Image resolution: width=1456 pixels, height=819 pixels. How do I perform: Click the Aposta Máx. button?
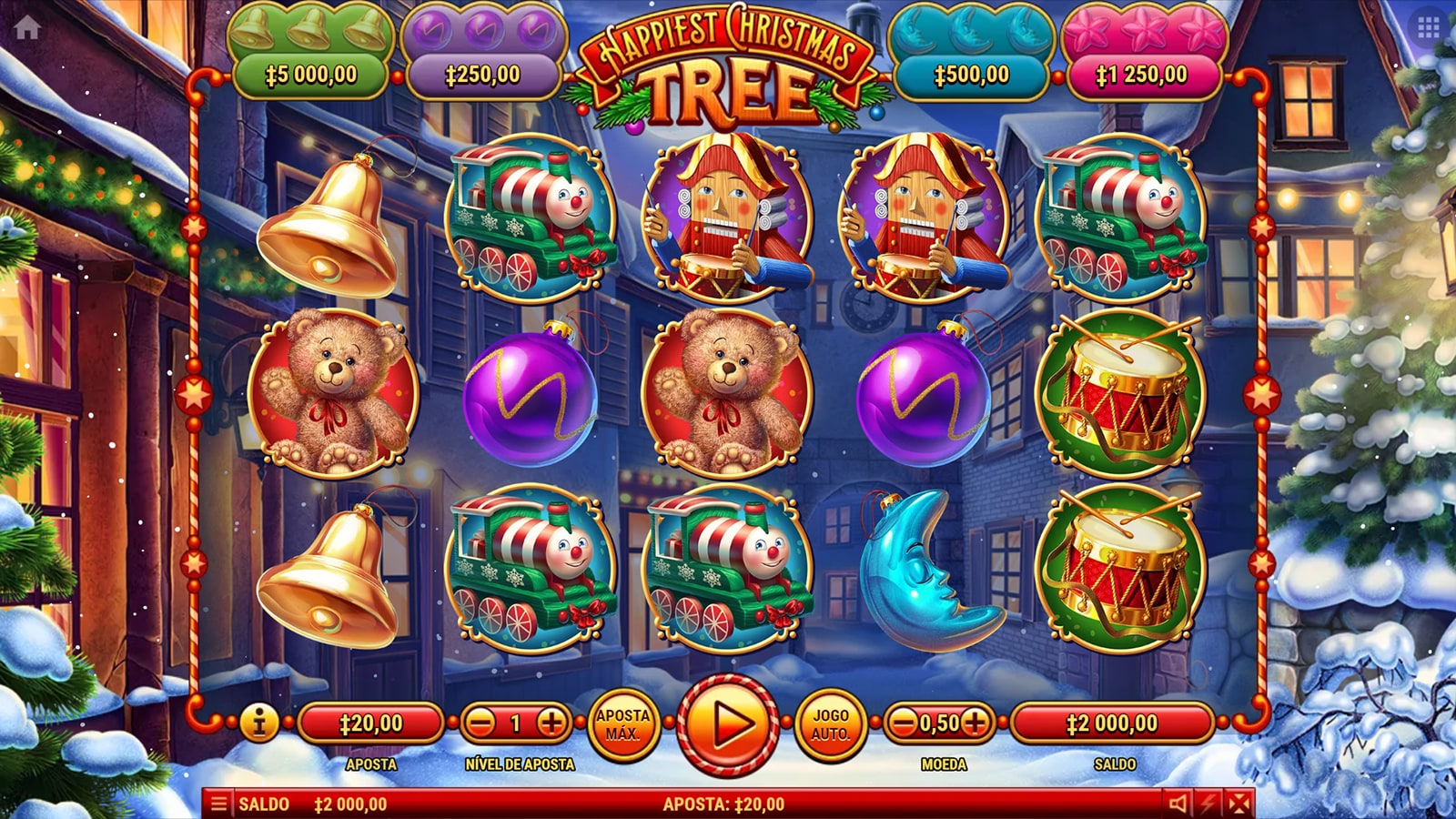tap(622, 724)
